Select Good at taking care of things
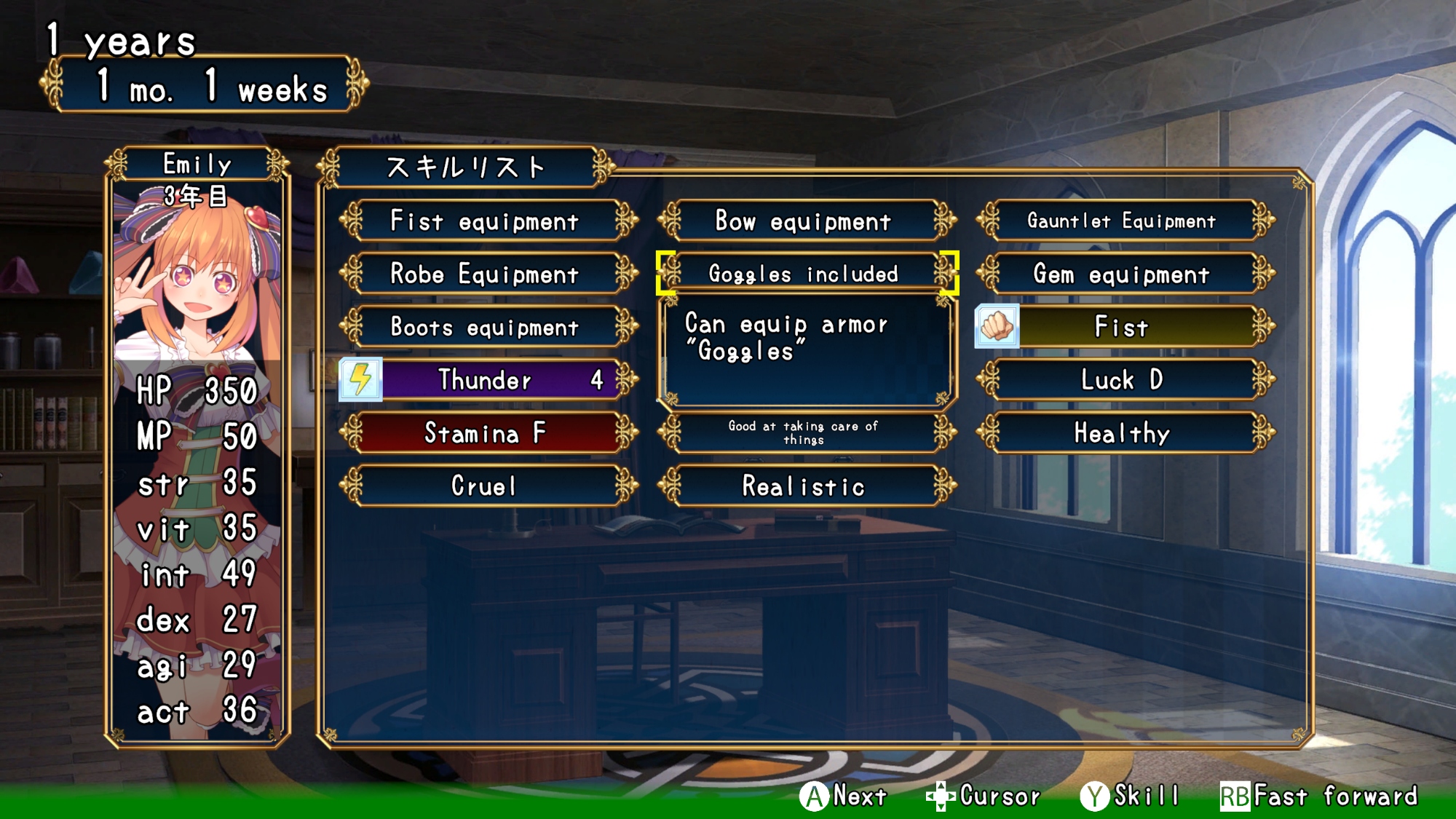Image resolution: width=1456 pixels, height=819 pixels. pyautogui.click(x=804, y=433)
